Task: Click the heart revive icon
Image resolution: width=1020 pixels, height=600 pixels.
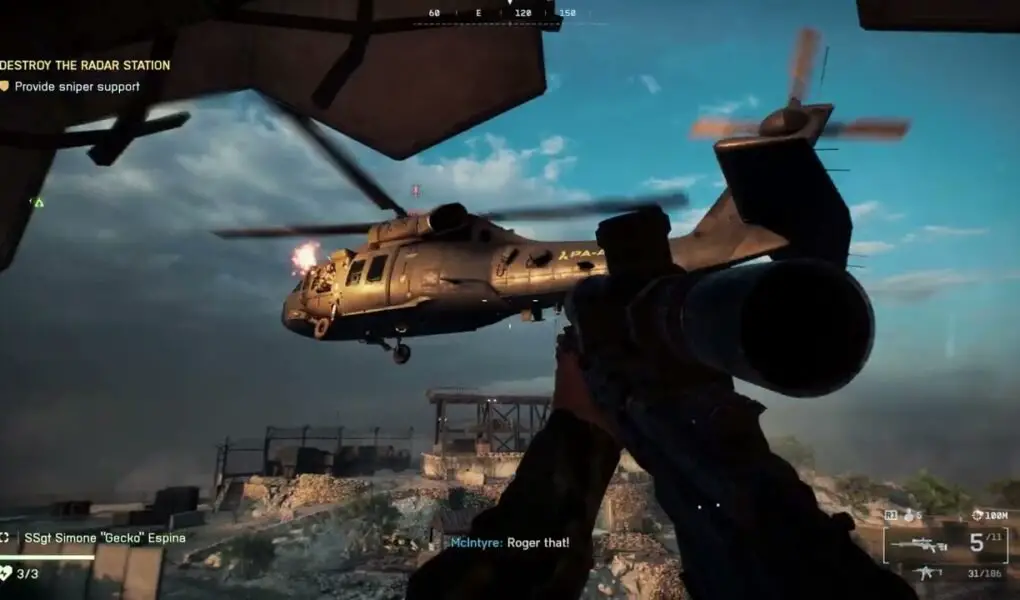Action: tap(6, 573)
